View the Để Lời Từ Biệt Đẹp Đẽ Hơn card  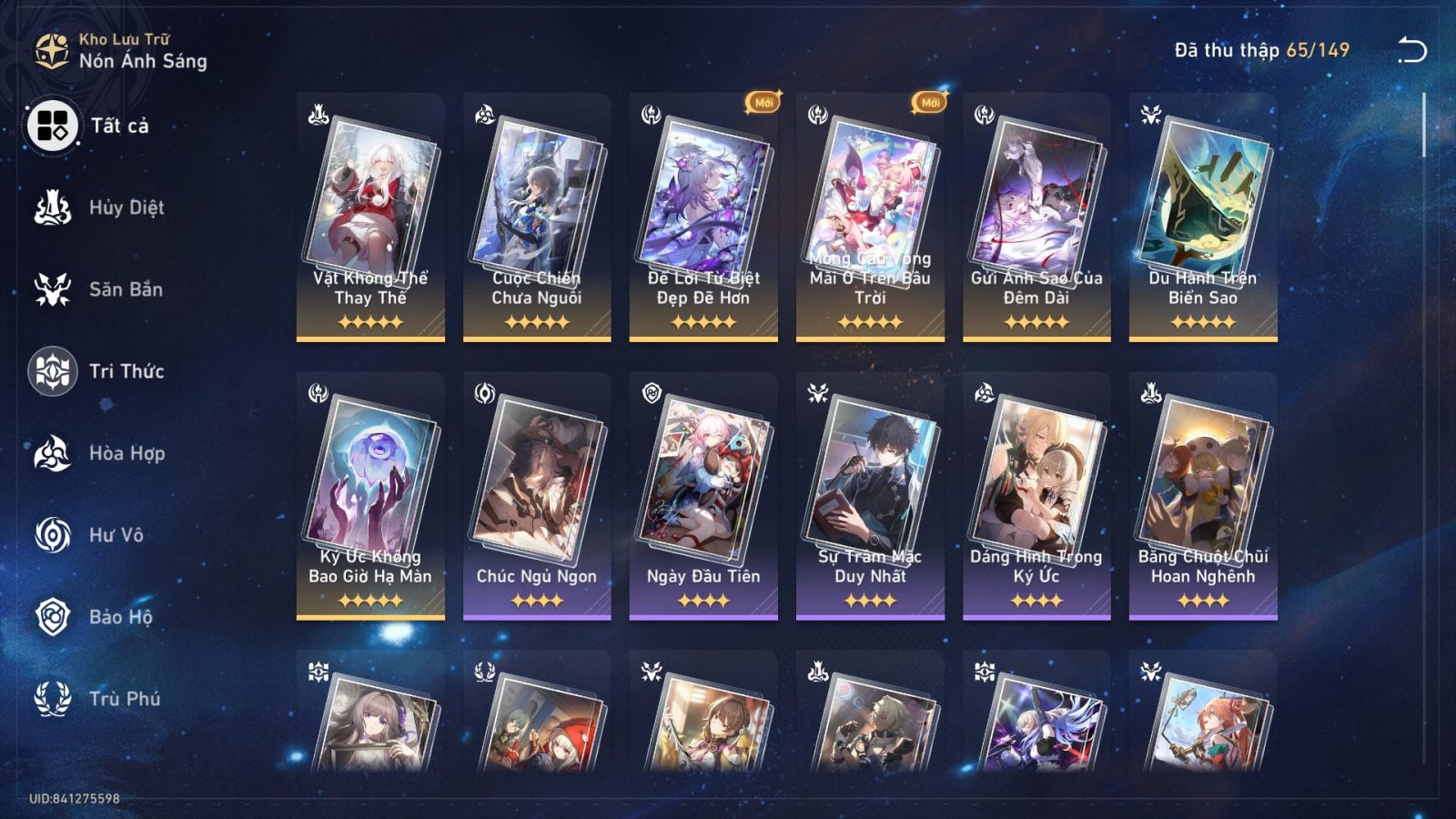(703, 209)
